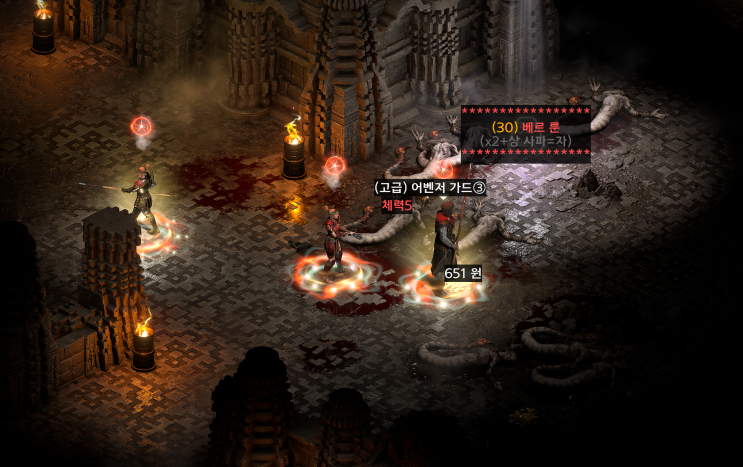
Task: Pick up the 베르 룬 item label
Action: [x=525, y=127]
